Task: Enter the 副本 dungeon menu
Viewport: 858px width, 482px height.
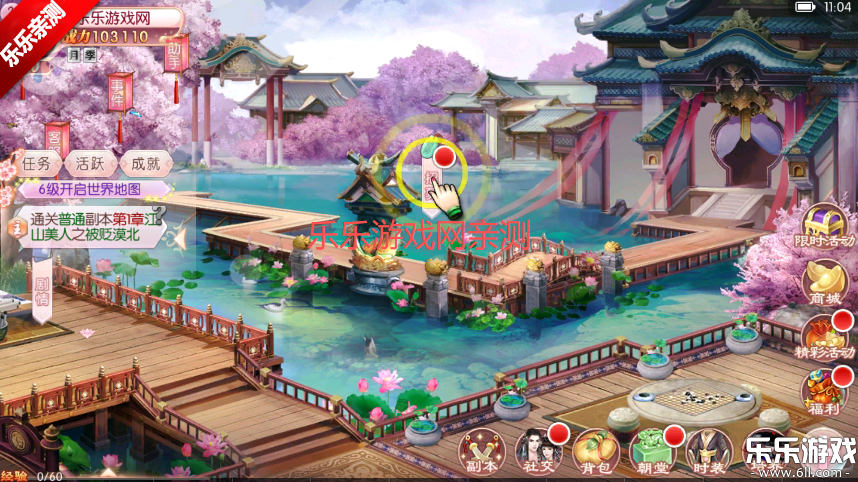Action: 484,450
